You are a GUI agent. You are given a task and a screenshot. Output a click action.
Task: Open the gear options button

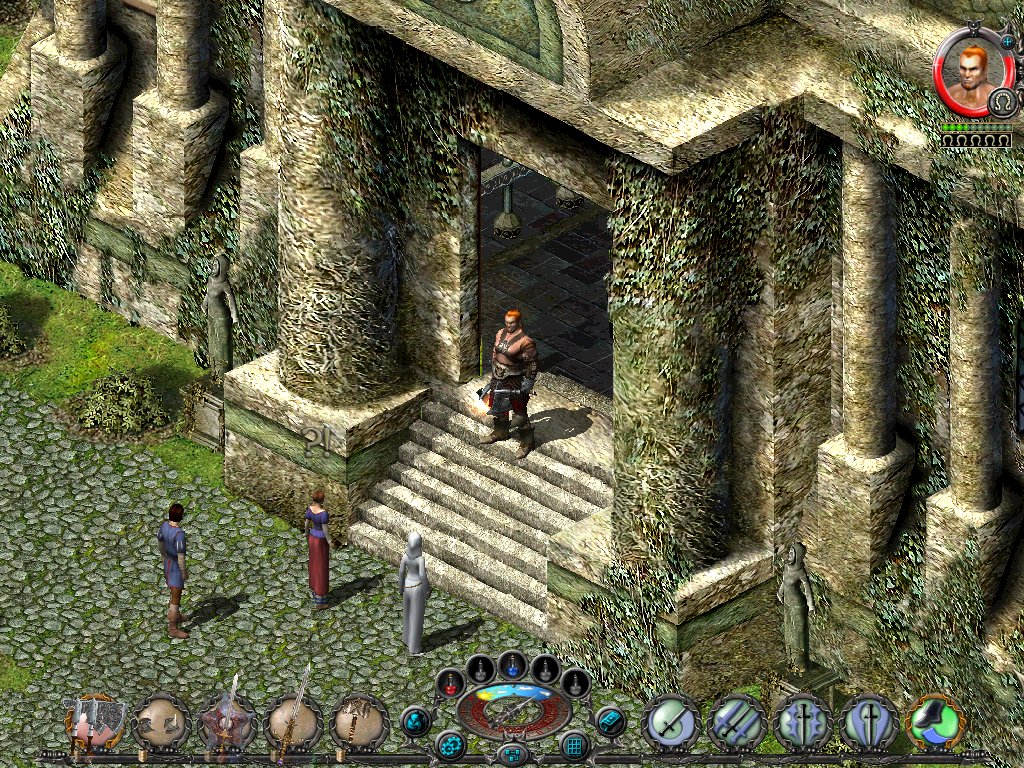coord(449,745)
